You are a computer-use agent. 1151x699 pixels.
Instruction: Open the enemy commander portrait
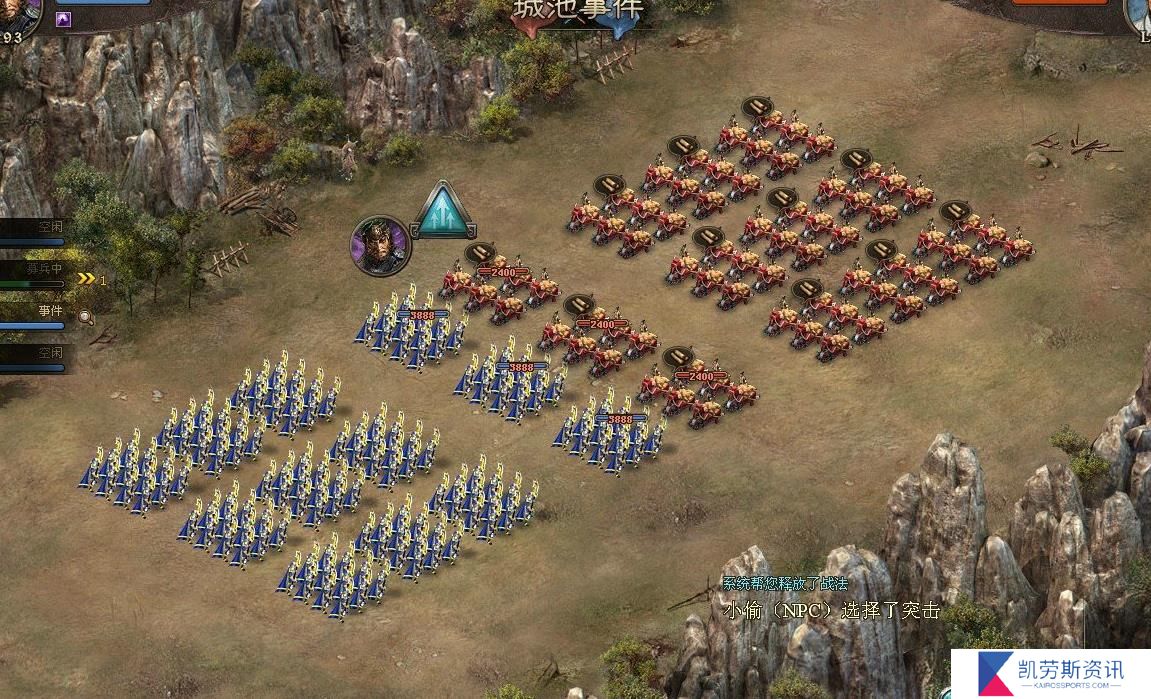coord(1138,15)
